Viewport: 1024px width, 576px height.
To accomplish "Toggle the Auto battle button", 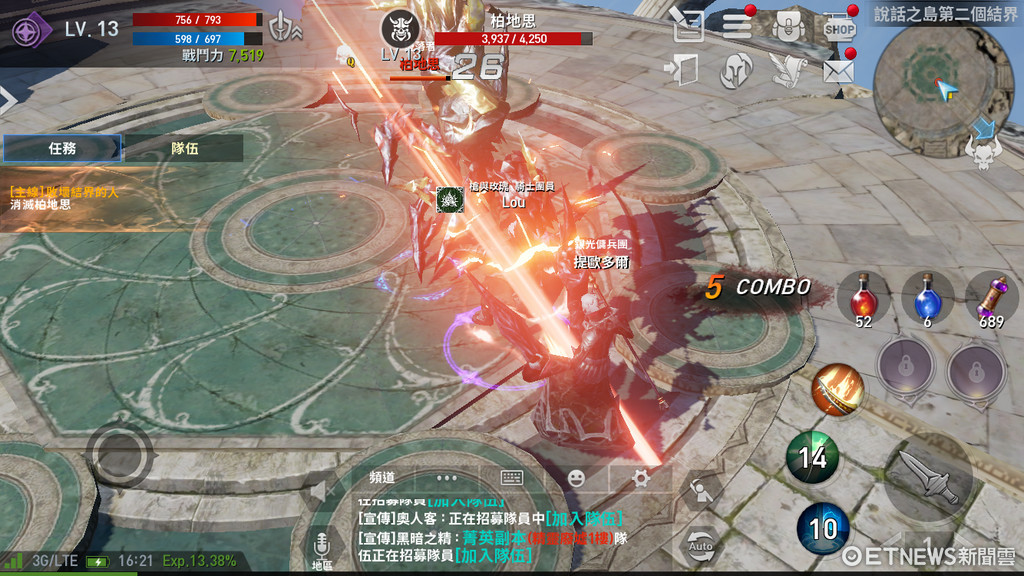I will pyautogui.click(x=701, y=544).
